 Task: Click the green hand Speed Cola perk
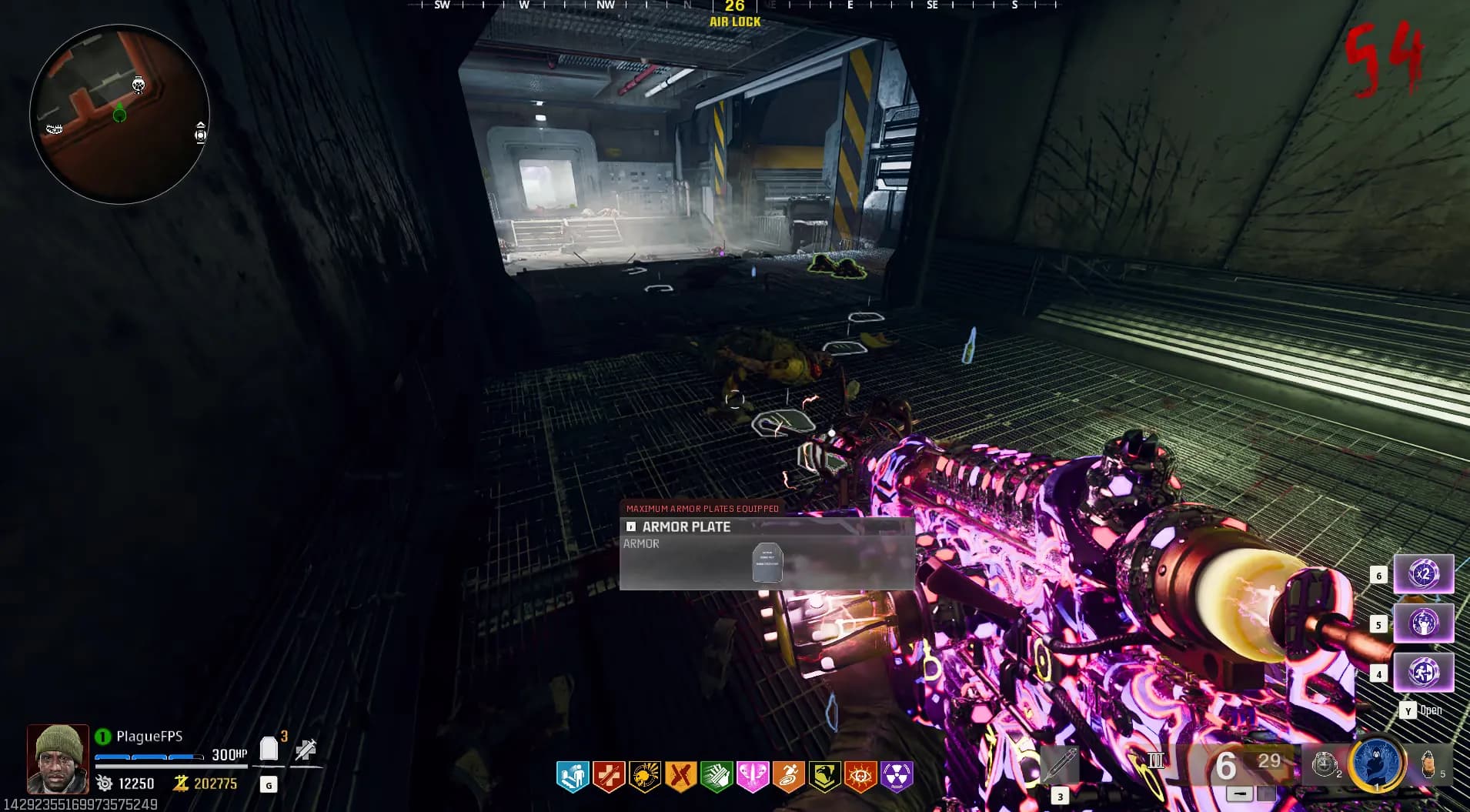point(717,777)
